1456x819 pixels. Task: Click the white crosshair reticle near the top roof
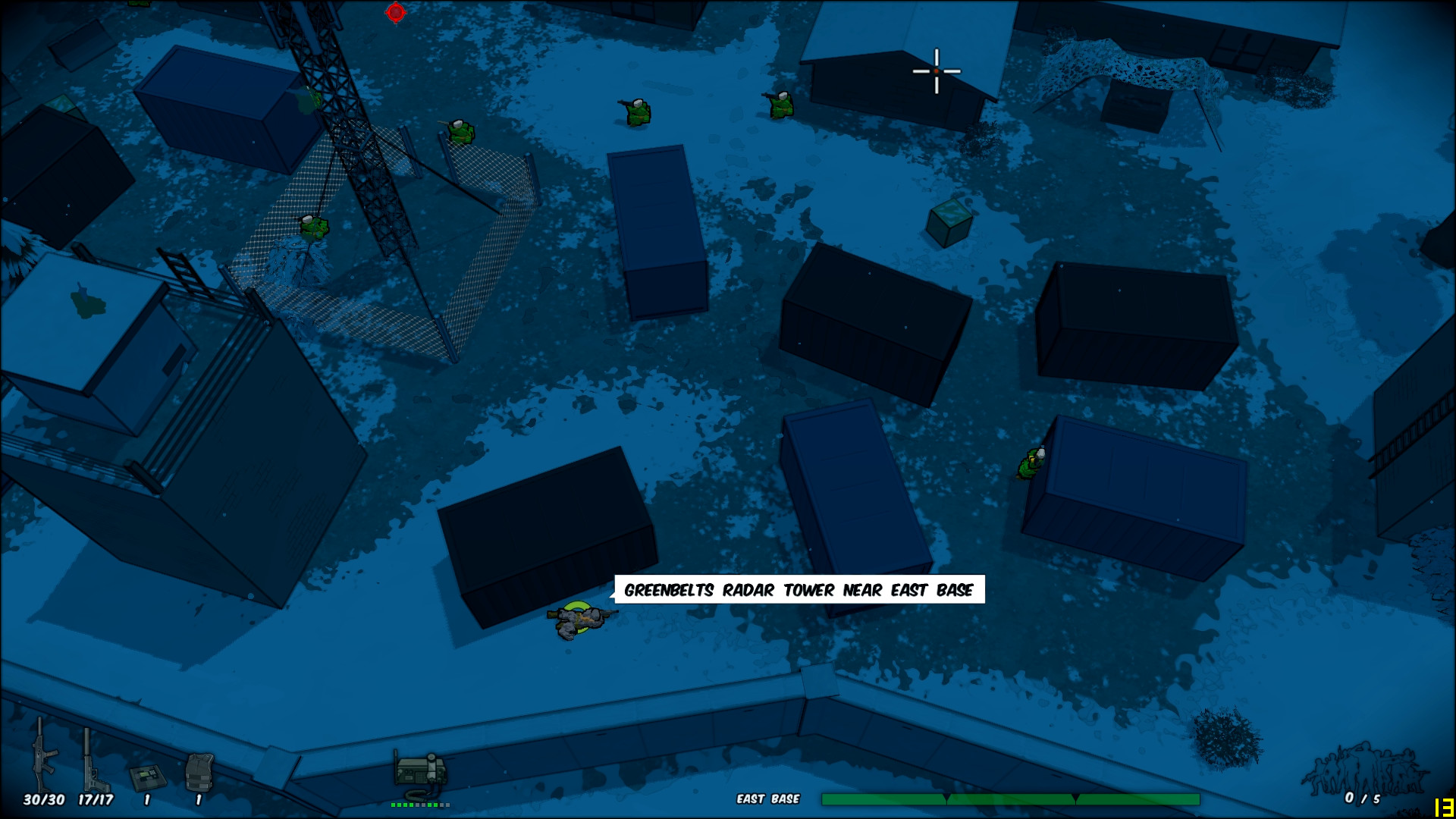coord(937,70)
